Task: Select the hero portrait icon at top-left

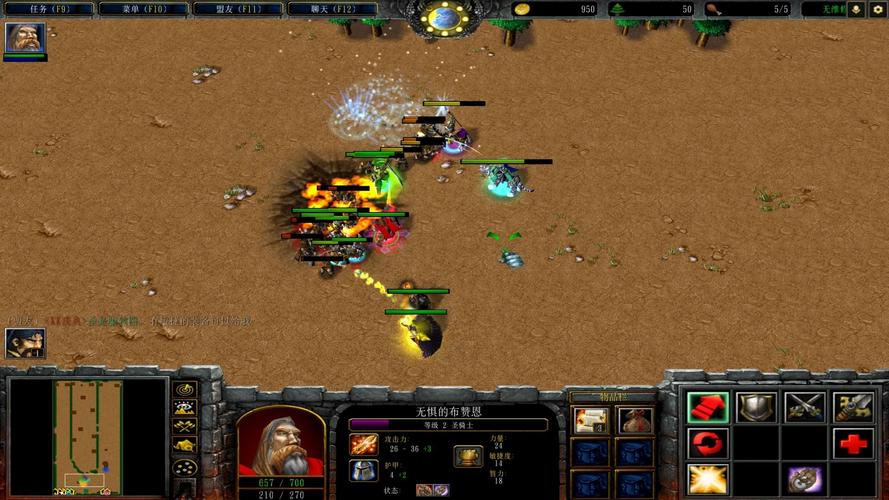Action: coord(25,38)
